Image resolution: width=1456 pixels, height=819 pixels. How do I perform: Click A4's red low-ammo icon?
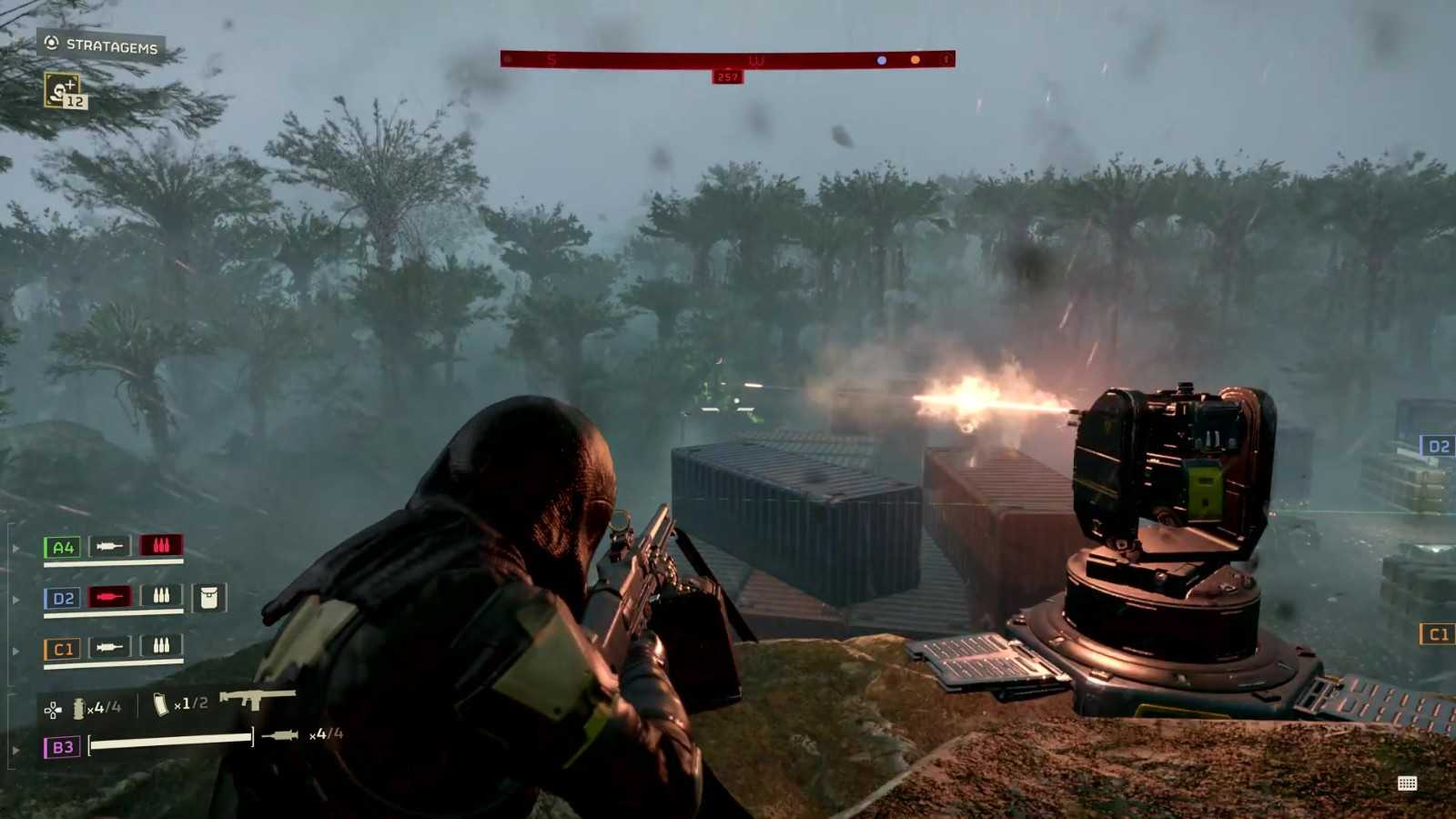pos(161,545)
